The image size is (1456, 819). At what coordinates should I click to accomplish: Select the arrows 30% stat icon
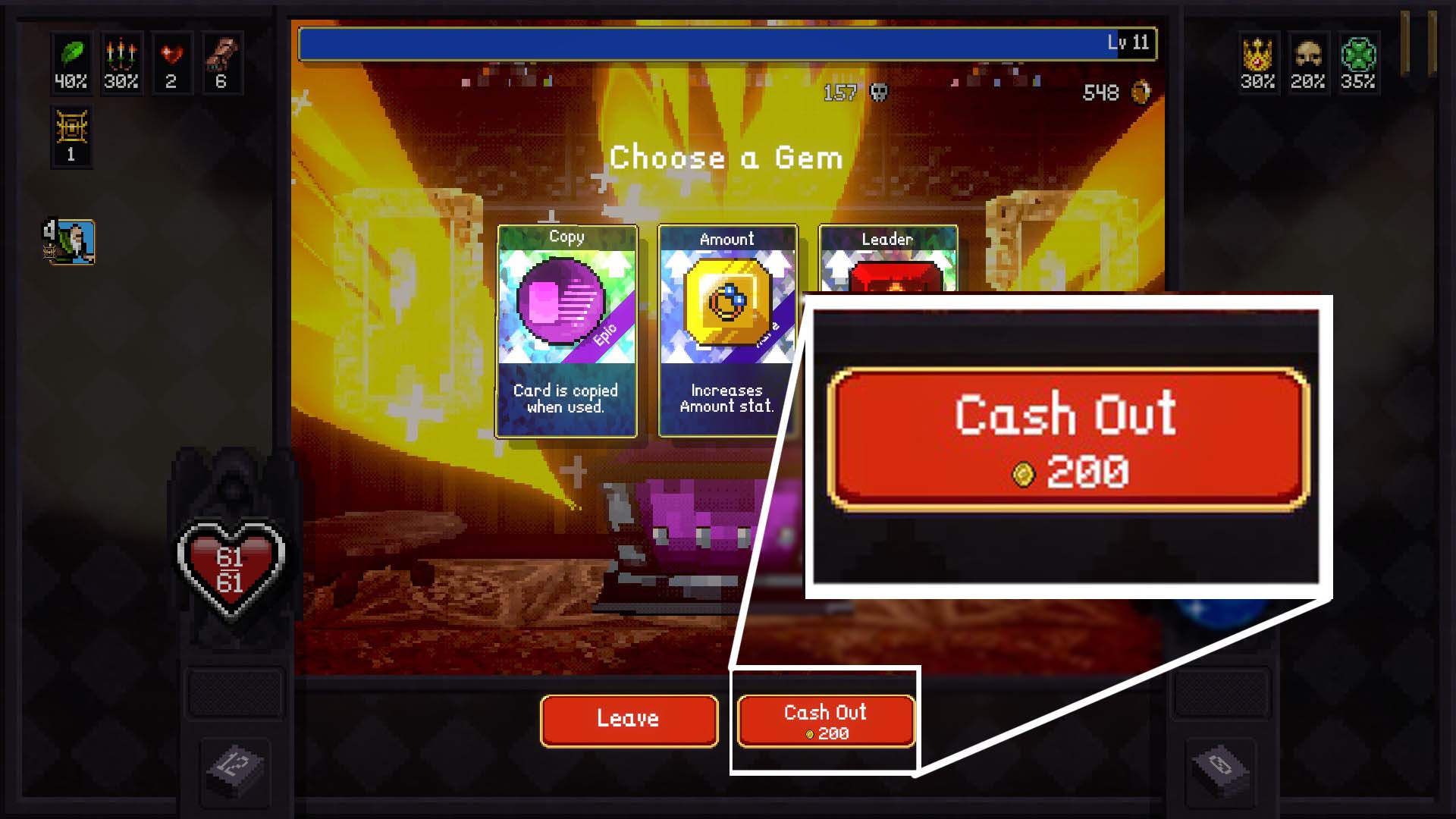point(122,64)
